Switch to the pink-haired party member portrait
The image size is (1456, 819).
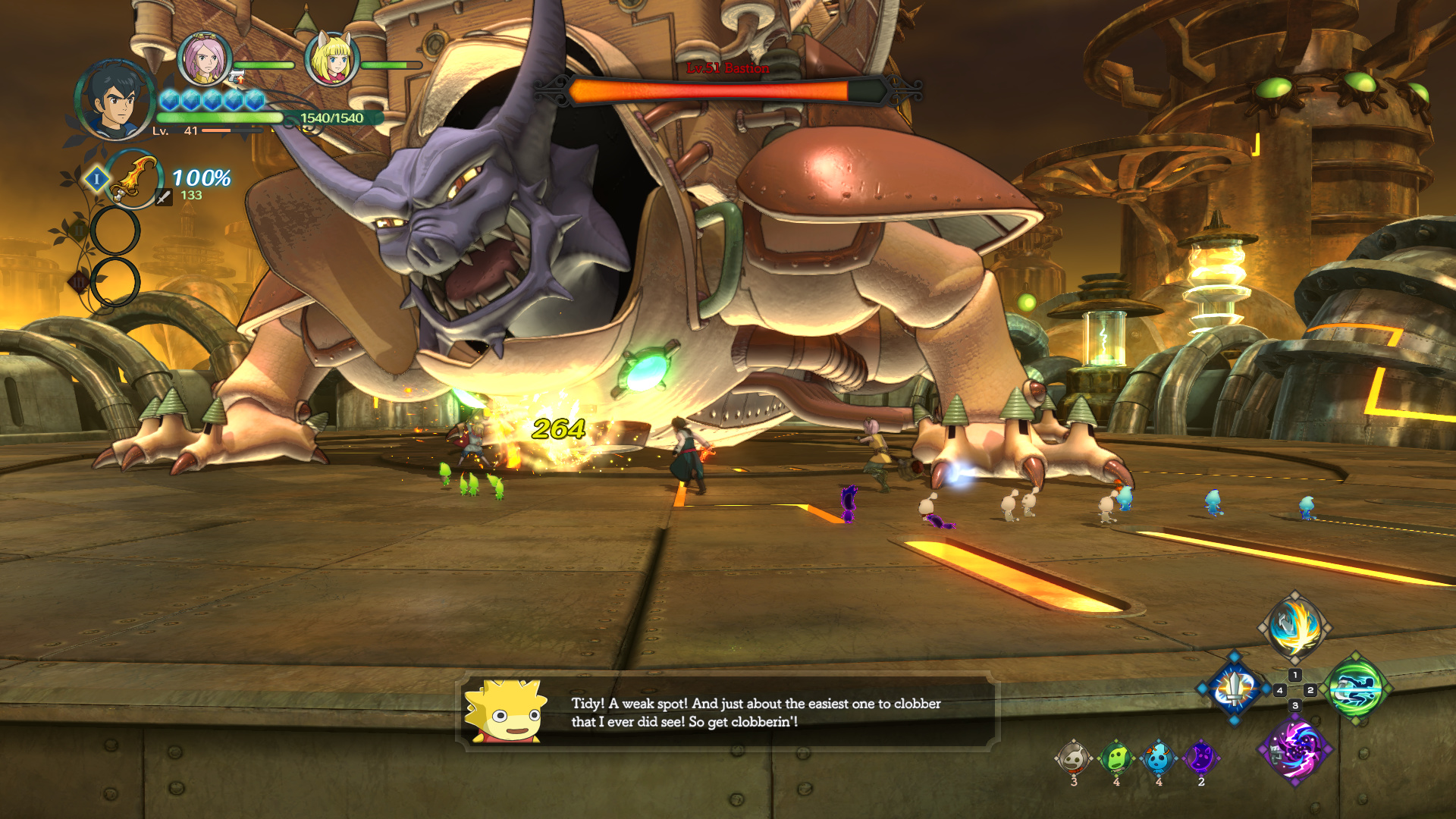pos(204,59)
